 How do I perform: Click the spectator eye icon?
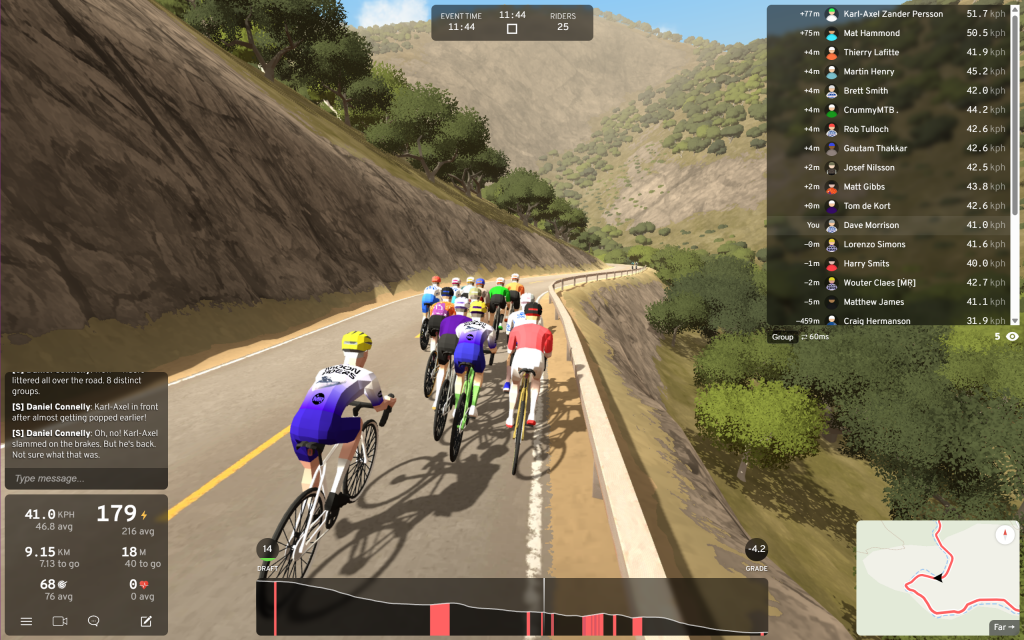(x=1012, y=337)
